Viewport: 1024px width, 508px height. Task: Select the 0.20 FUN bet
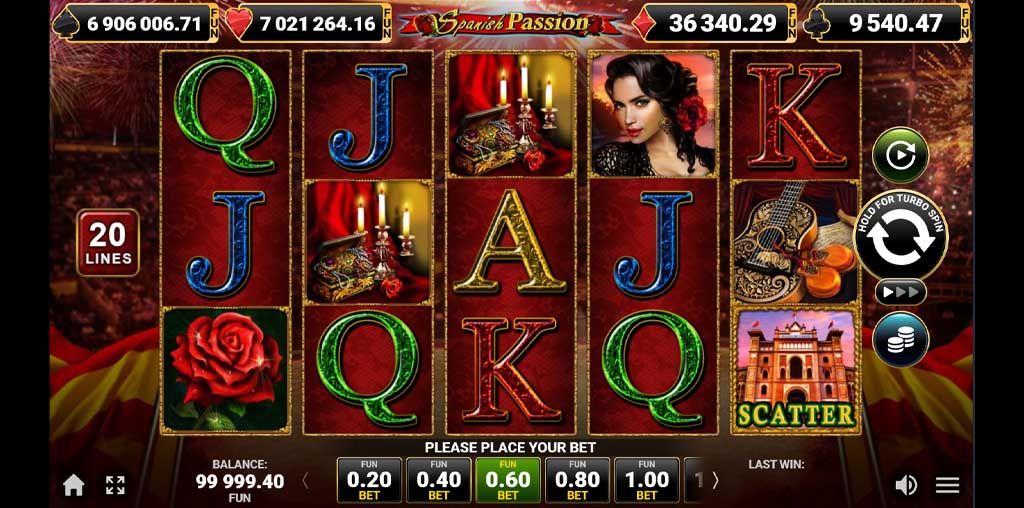(369, 480)
